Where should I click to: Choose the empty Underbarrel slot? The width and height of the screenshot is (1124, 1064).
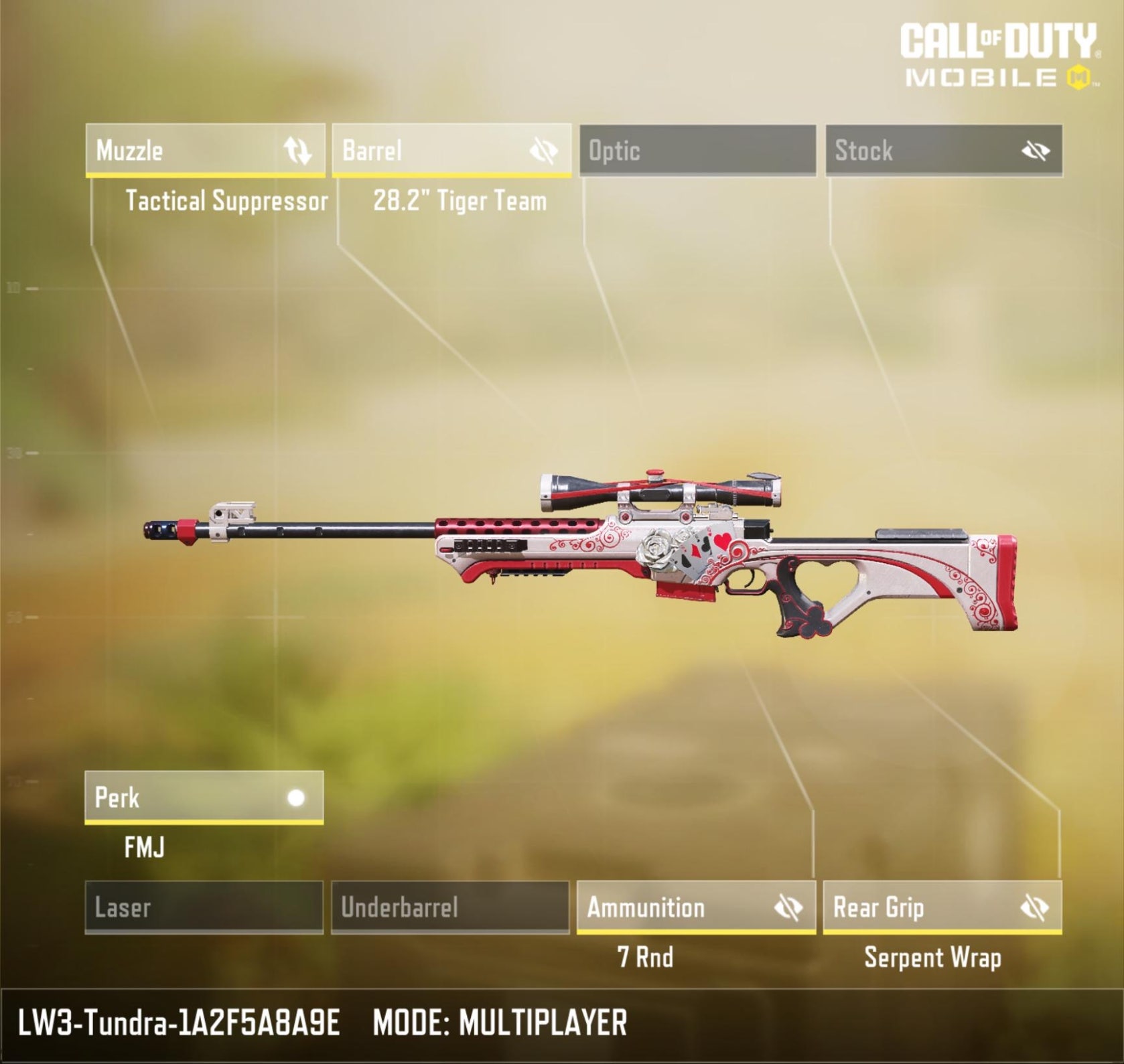[450, 907]
